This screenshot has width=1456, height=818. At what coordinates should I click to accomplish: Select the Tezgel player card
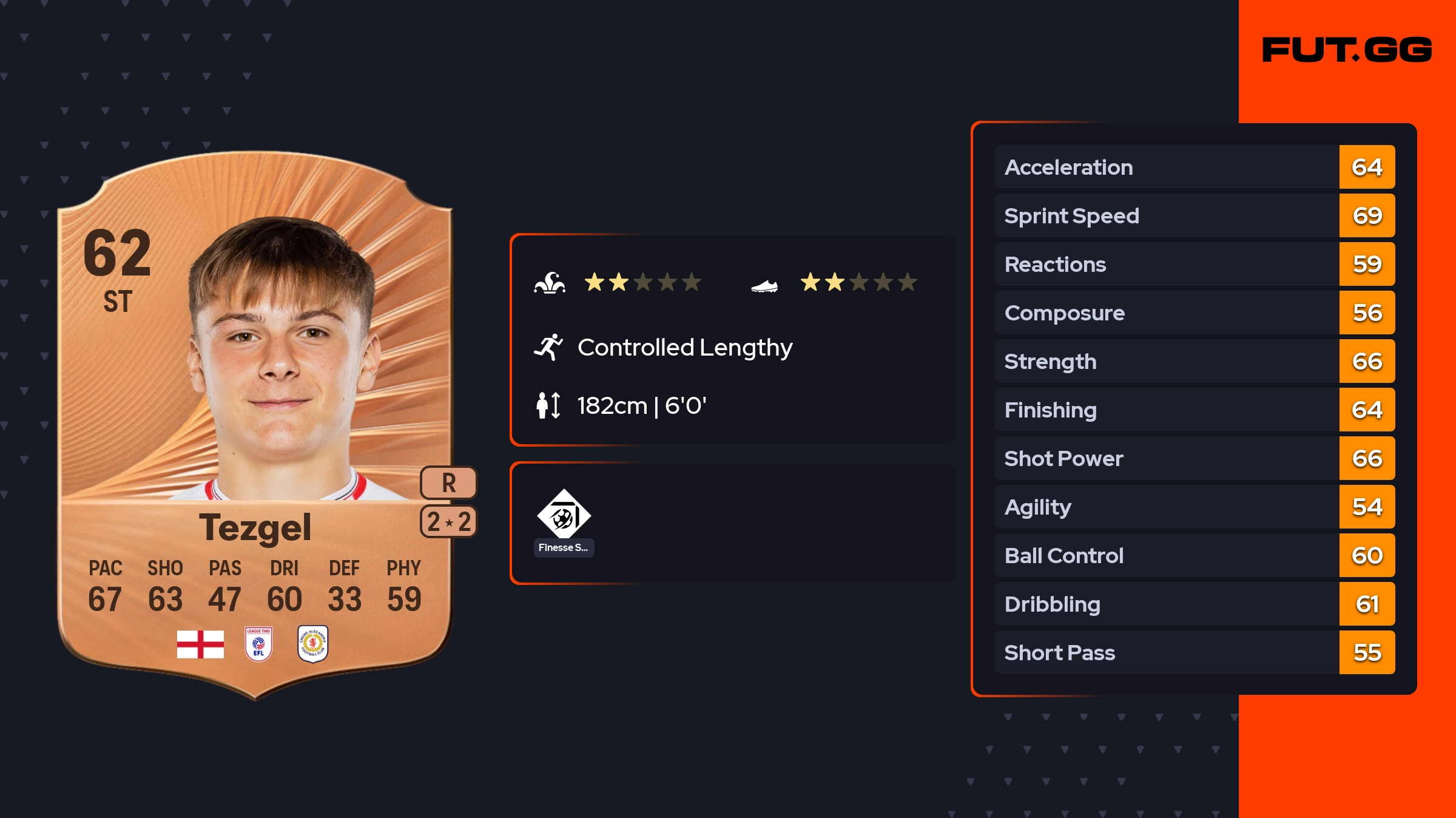255,425
